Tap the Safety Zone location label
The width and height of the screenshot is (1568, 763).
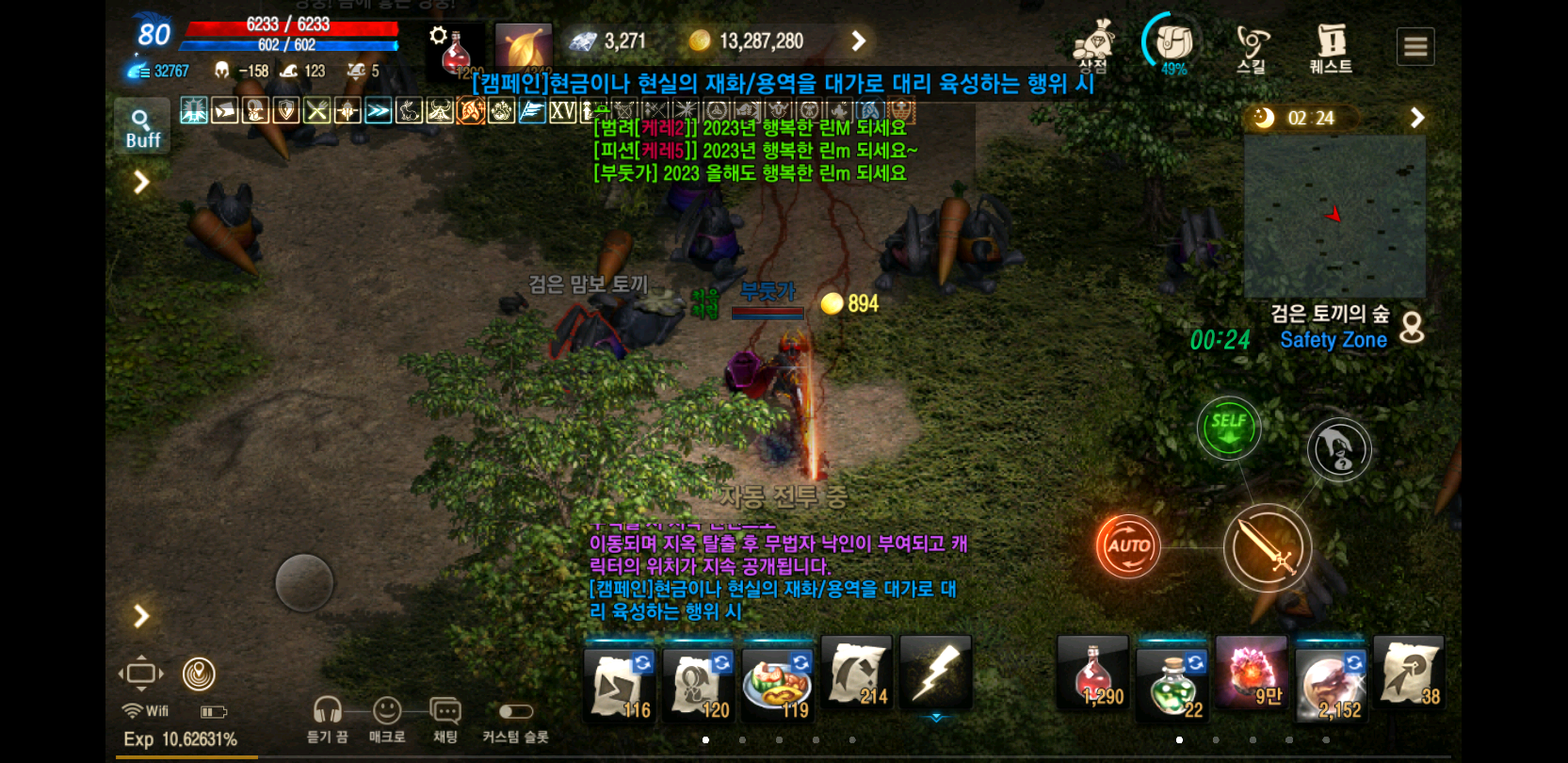(x=1333, y=340)
